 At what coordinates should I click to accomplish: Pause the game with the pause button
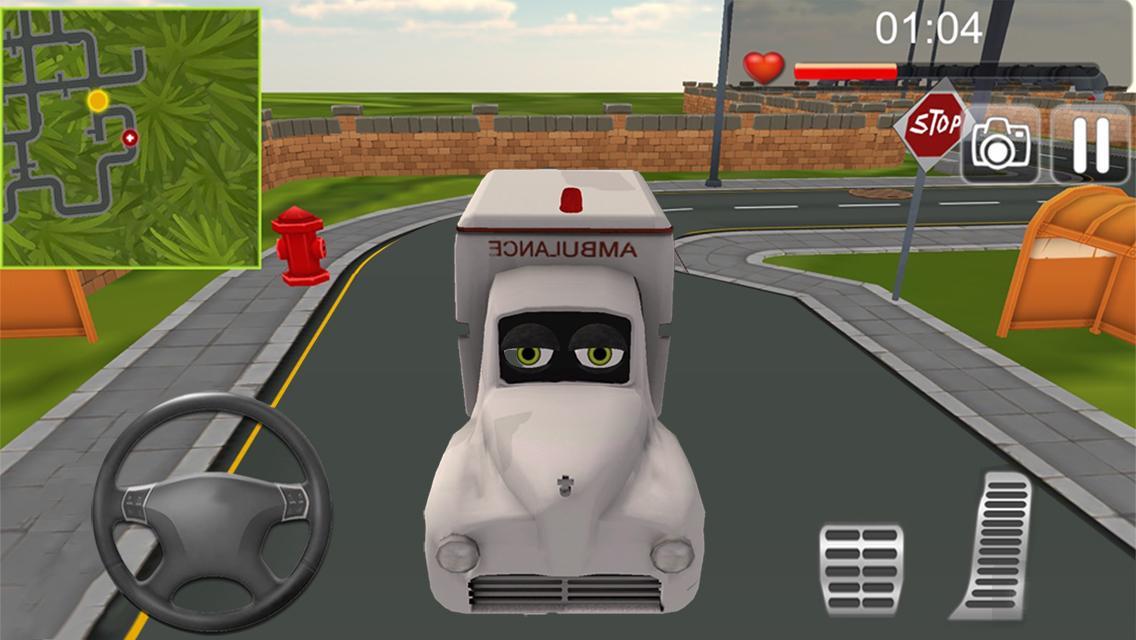pos(1093,144)
